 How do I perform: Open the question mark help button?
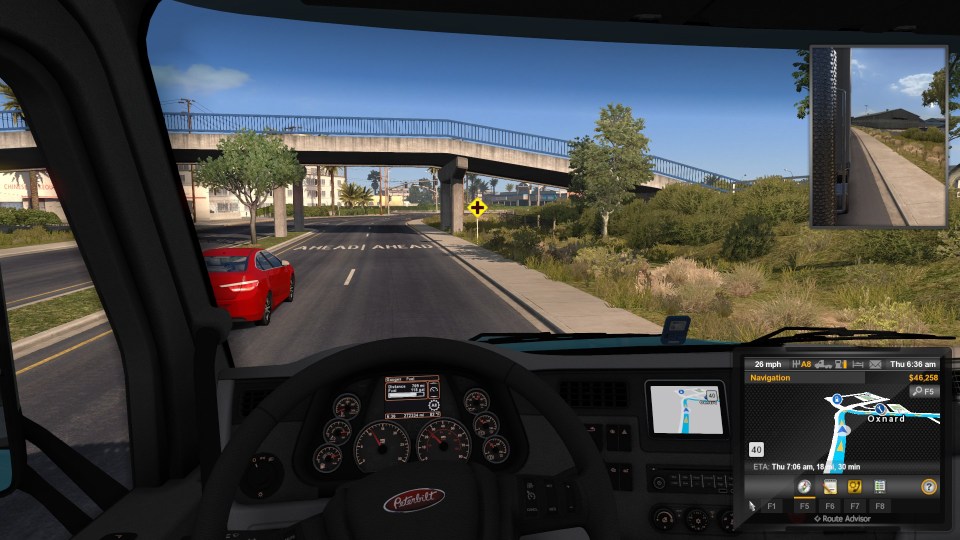point(929,487)
